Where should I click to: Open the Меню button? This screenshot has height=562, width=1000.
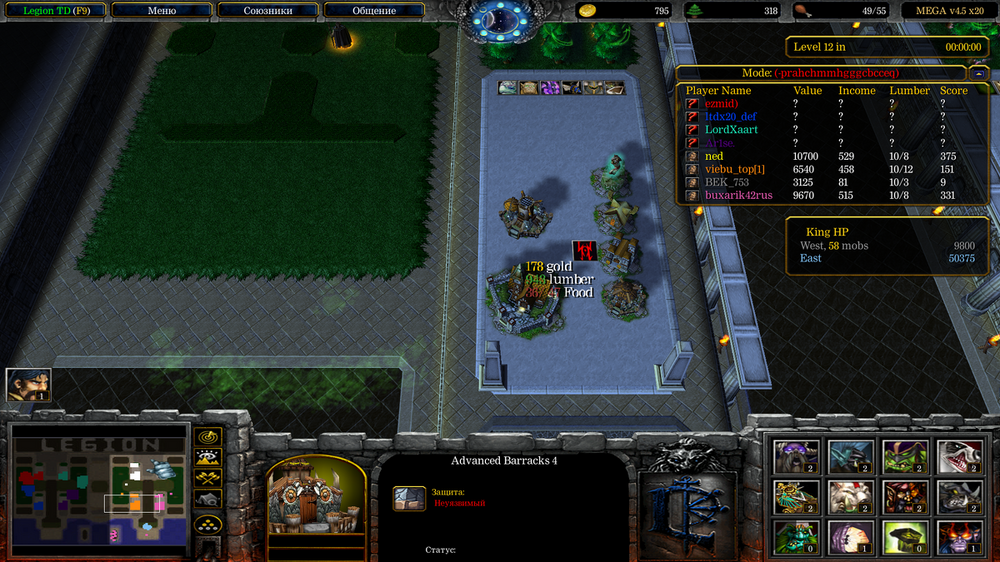(161, 11)
